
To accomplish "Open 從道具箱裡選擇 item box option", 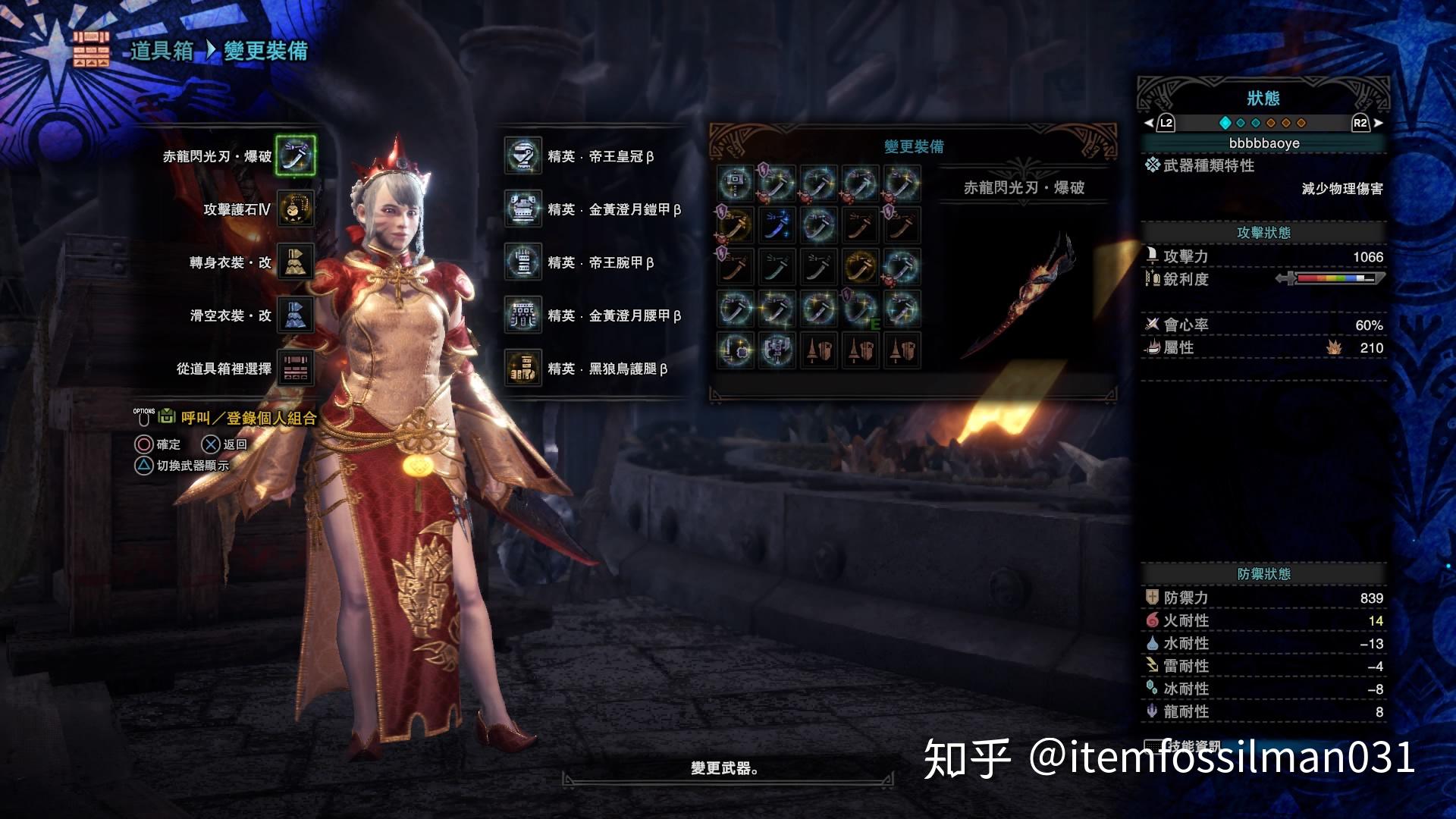I will pos(295,368).
